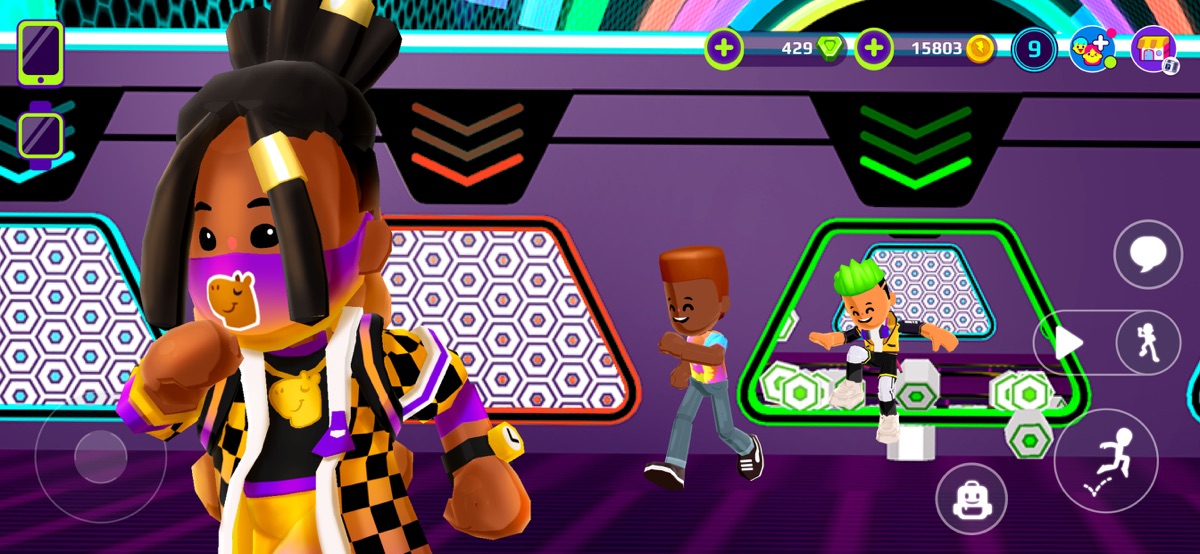
Task: Open the level 9 badge
Action: [1034, 49]
